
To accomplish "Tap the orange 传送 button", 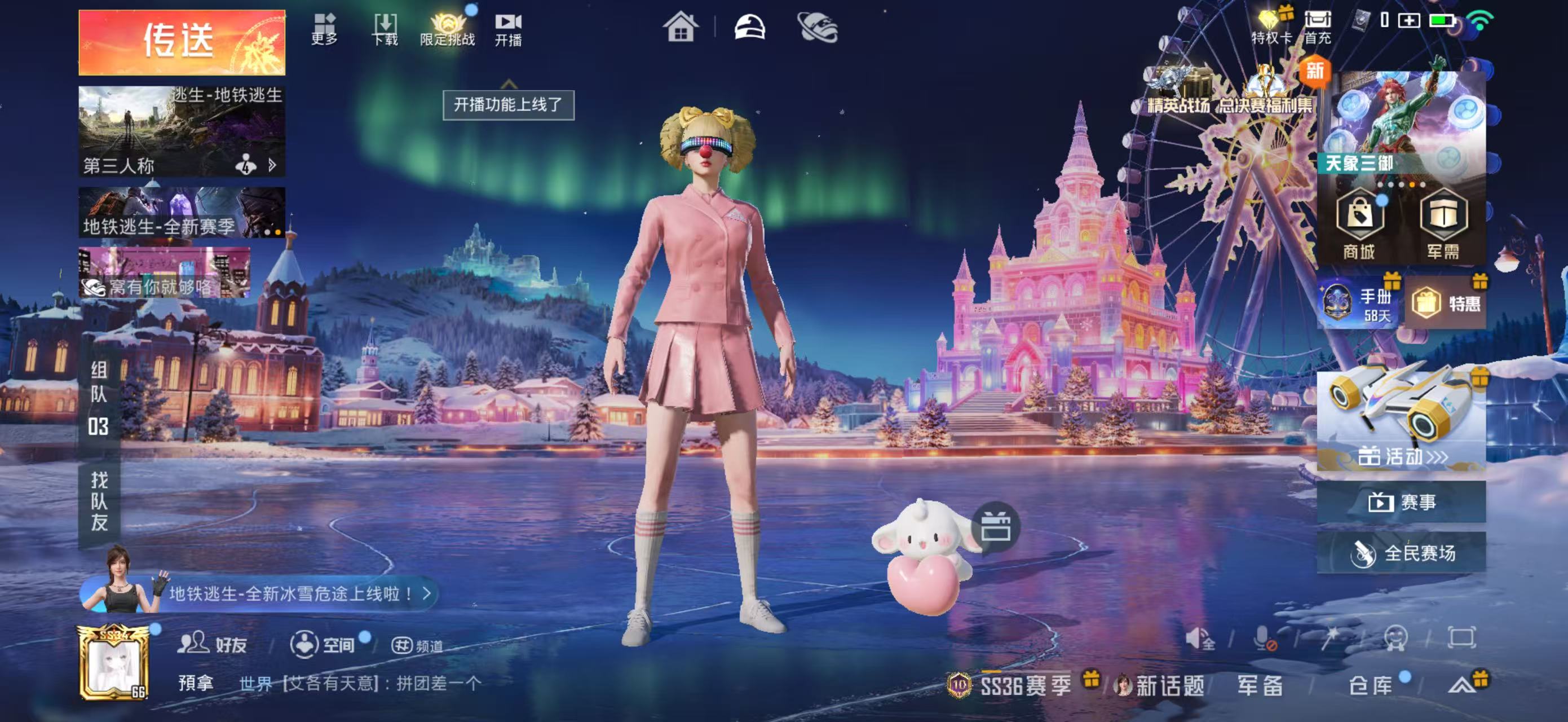I will 182,42.
